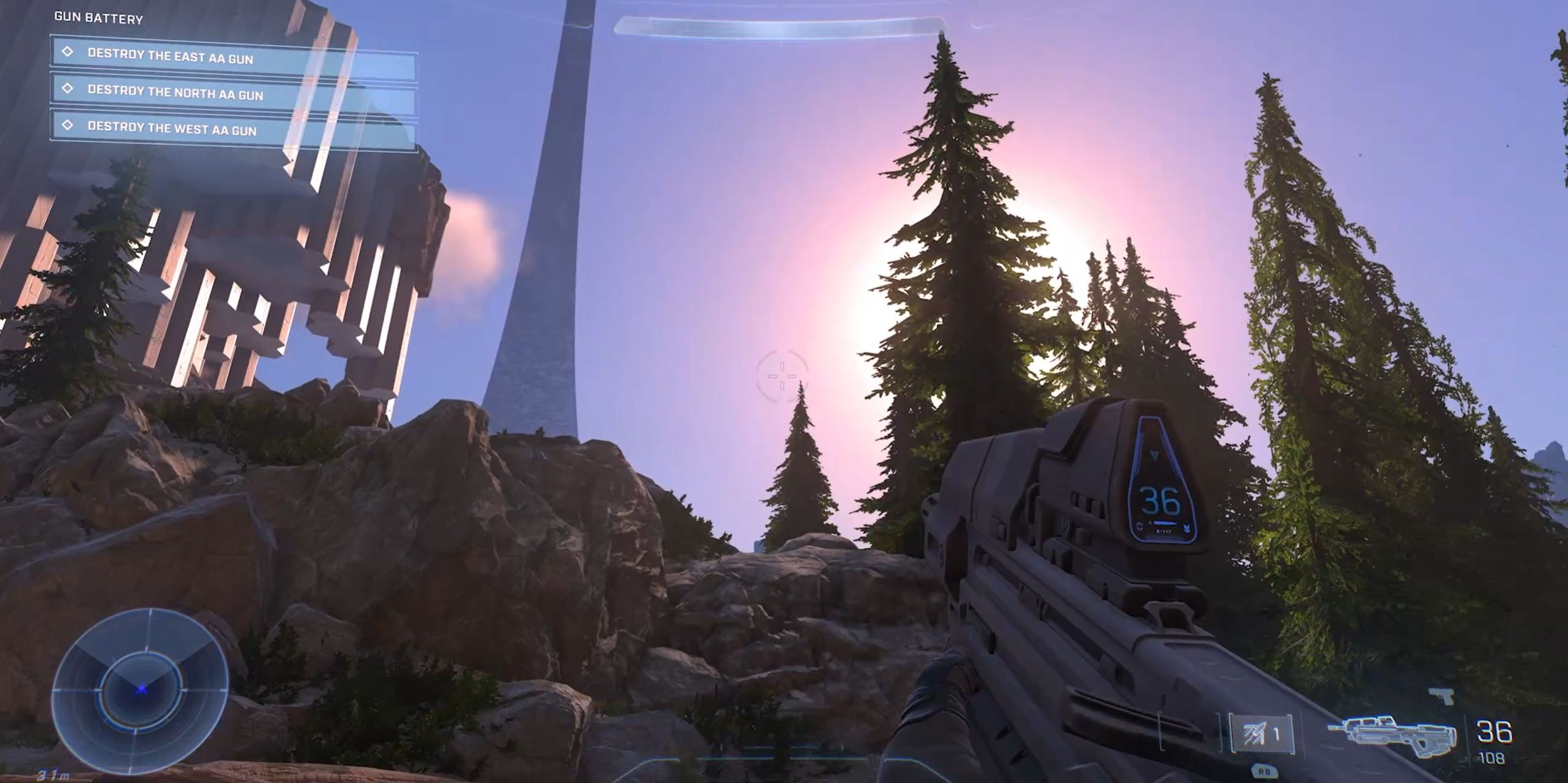Click the blue blip on the radar
Viewport: 1568px width, 783px height.
click(x=140, y=690)
